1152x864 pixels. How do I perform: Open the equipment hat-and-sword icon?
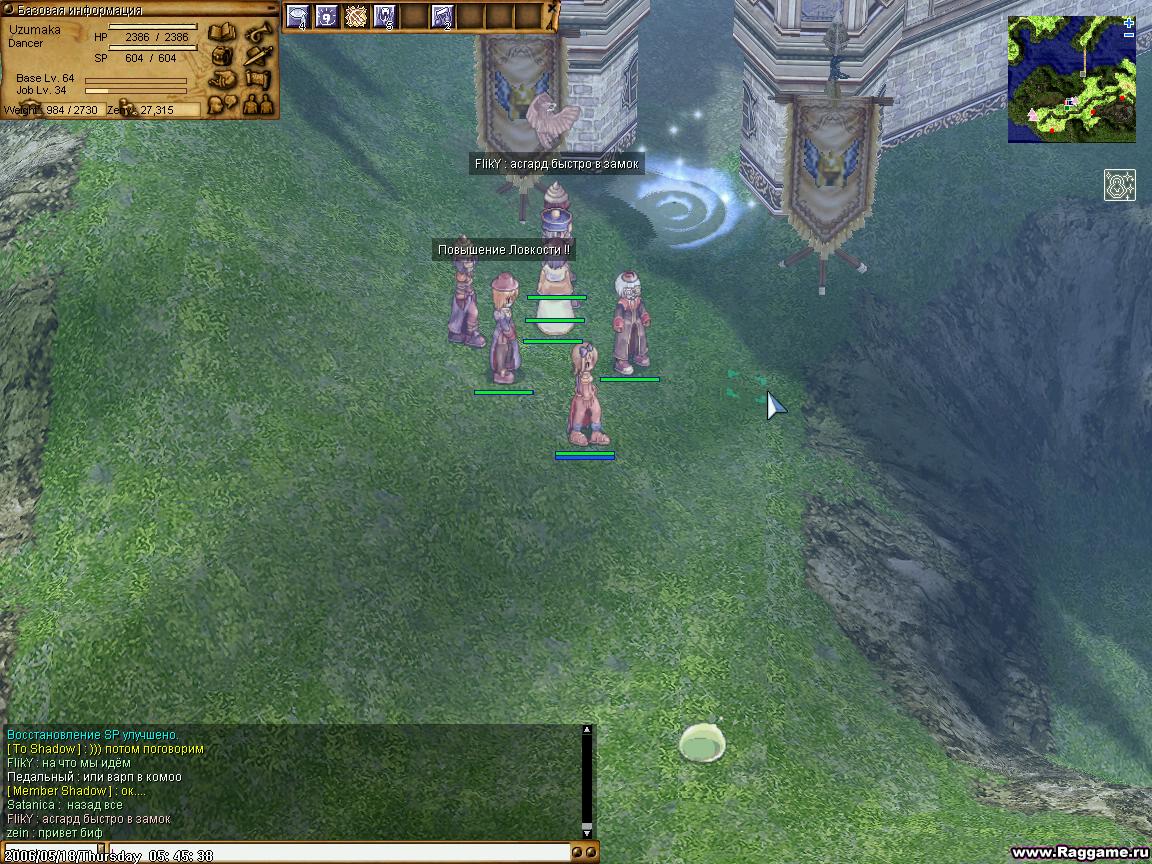pos(258,55)
